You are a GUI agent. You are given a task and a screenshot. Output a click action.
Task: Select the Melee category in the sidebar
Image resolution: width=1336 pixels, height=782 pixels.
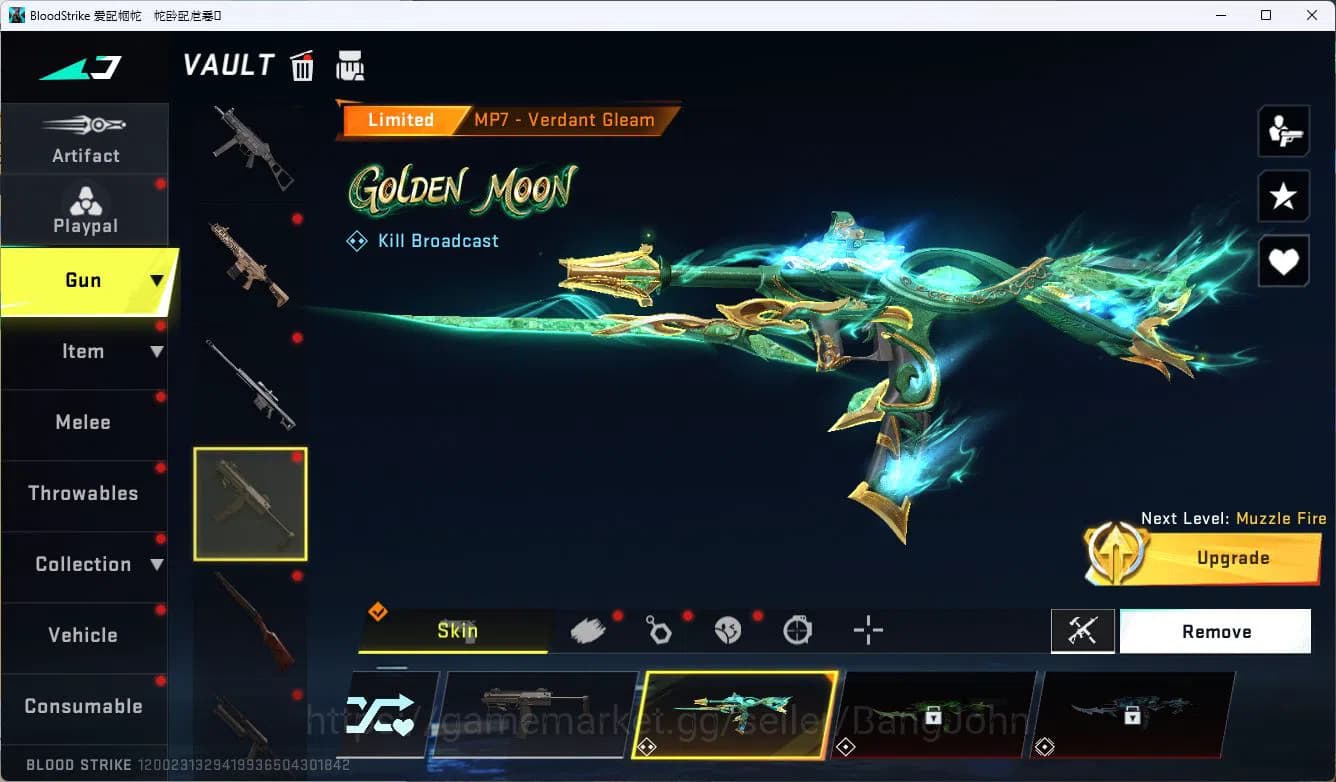pos(83,422)
